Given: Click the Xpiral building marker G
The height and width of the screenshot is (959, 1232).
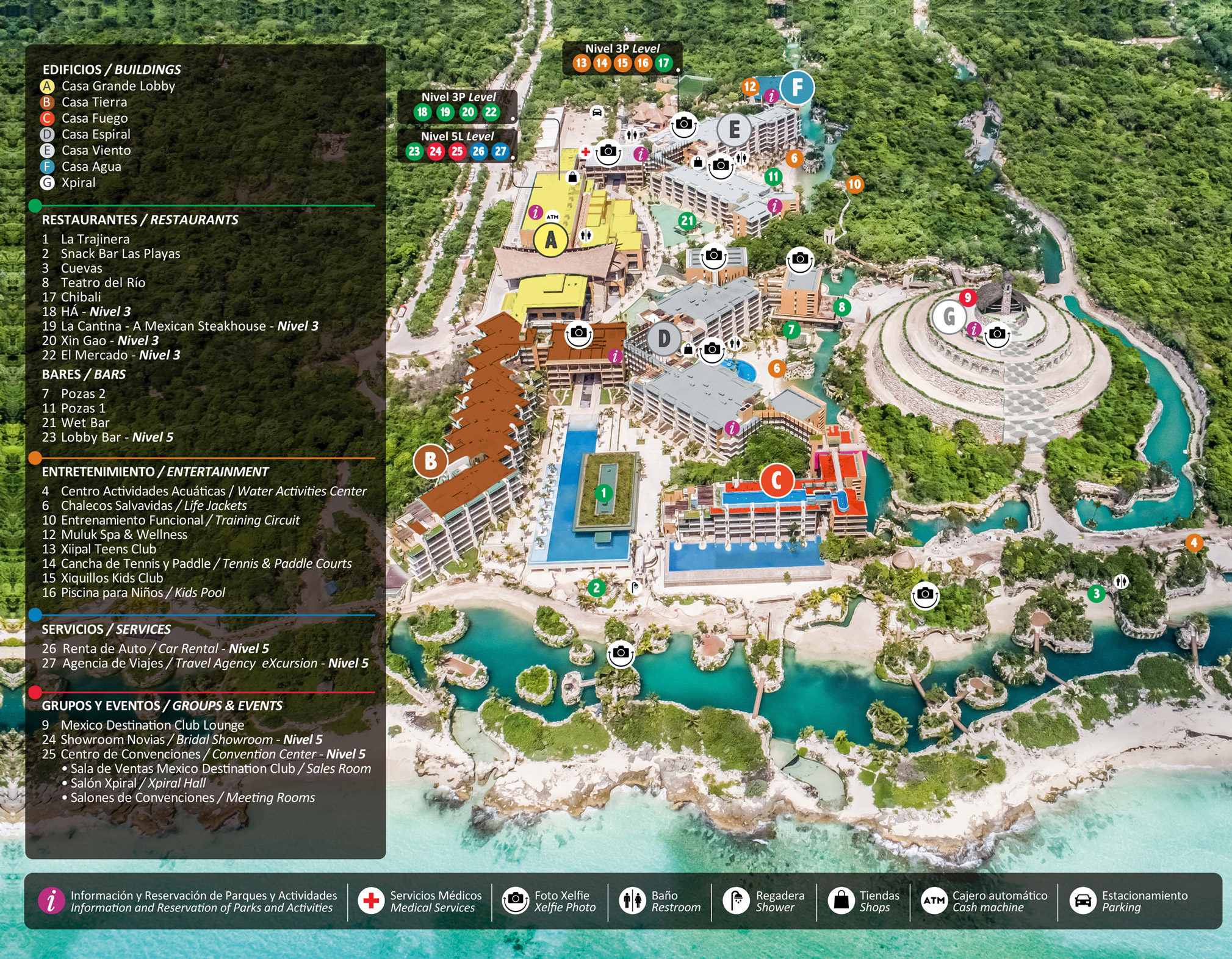Looking at the screenshot, I should pos(949,317).
